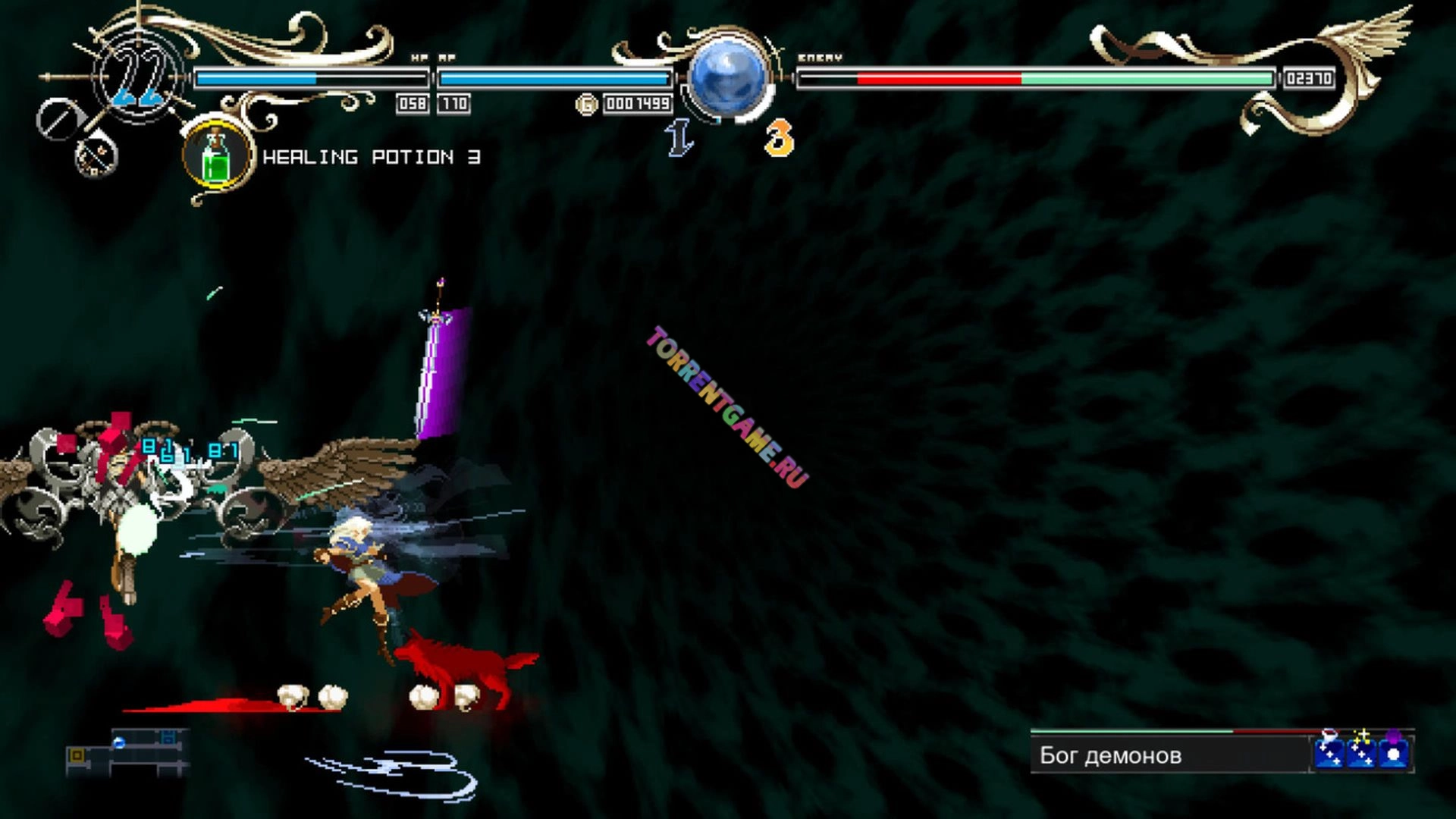The image size is (1456, 819).
Task: Click the tornado-topped blue status icon
Action: coord(1329,751)
